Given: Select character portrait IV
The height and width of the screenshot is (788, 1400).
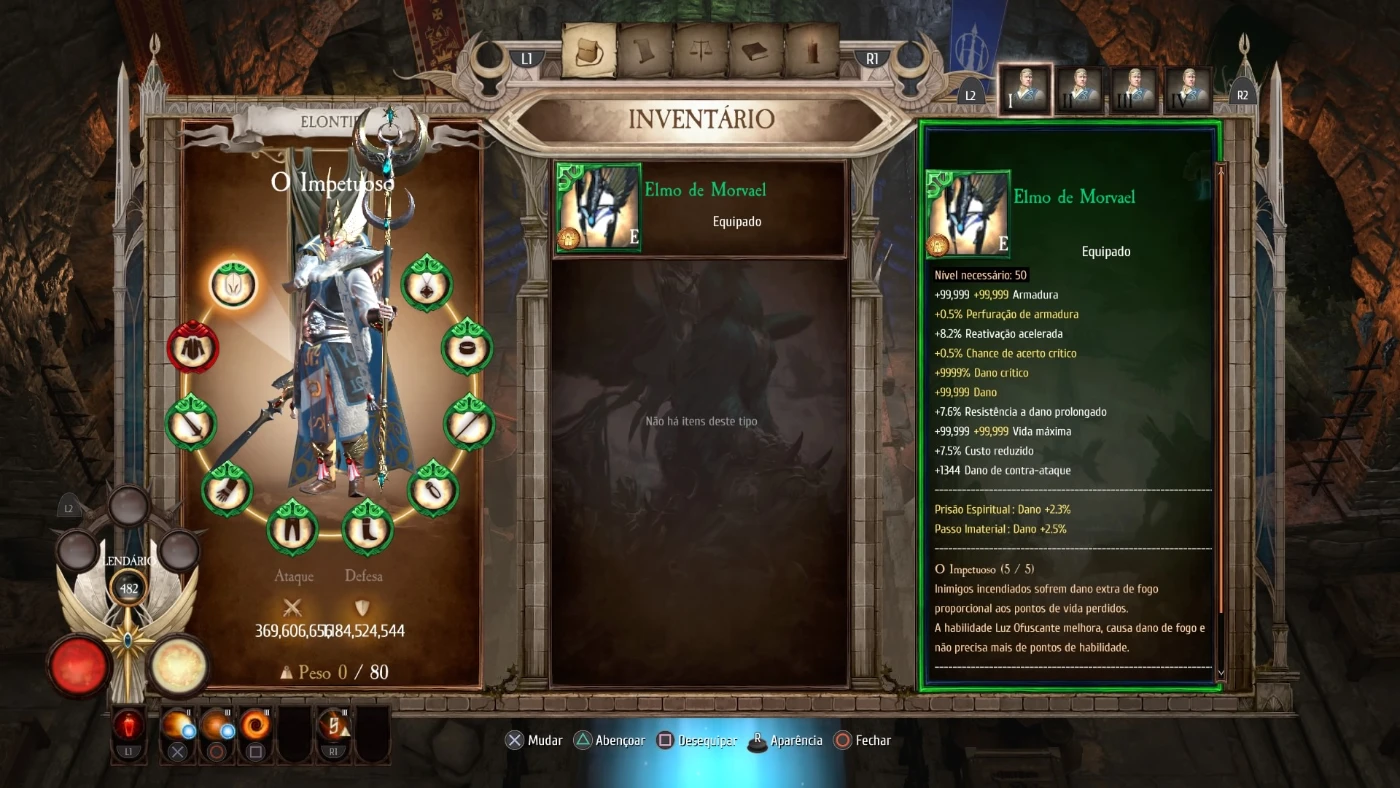Looking at the screenshot, I should [1188, 90].
